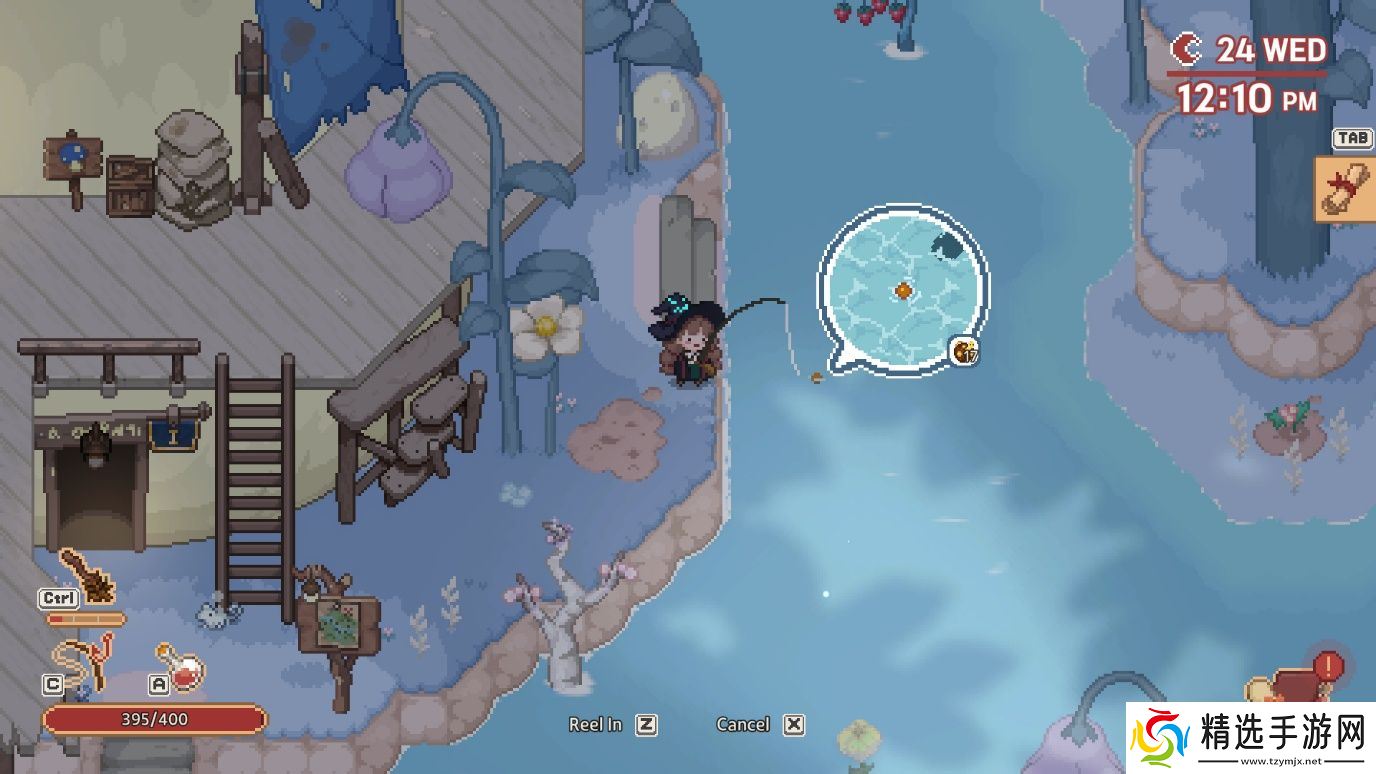
Task: Click the Reel In prompt label
Action: (596, 725)
